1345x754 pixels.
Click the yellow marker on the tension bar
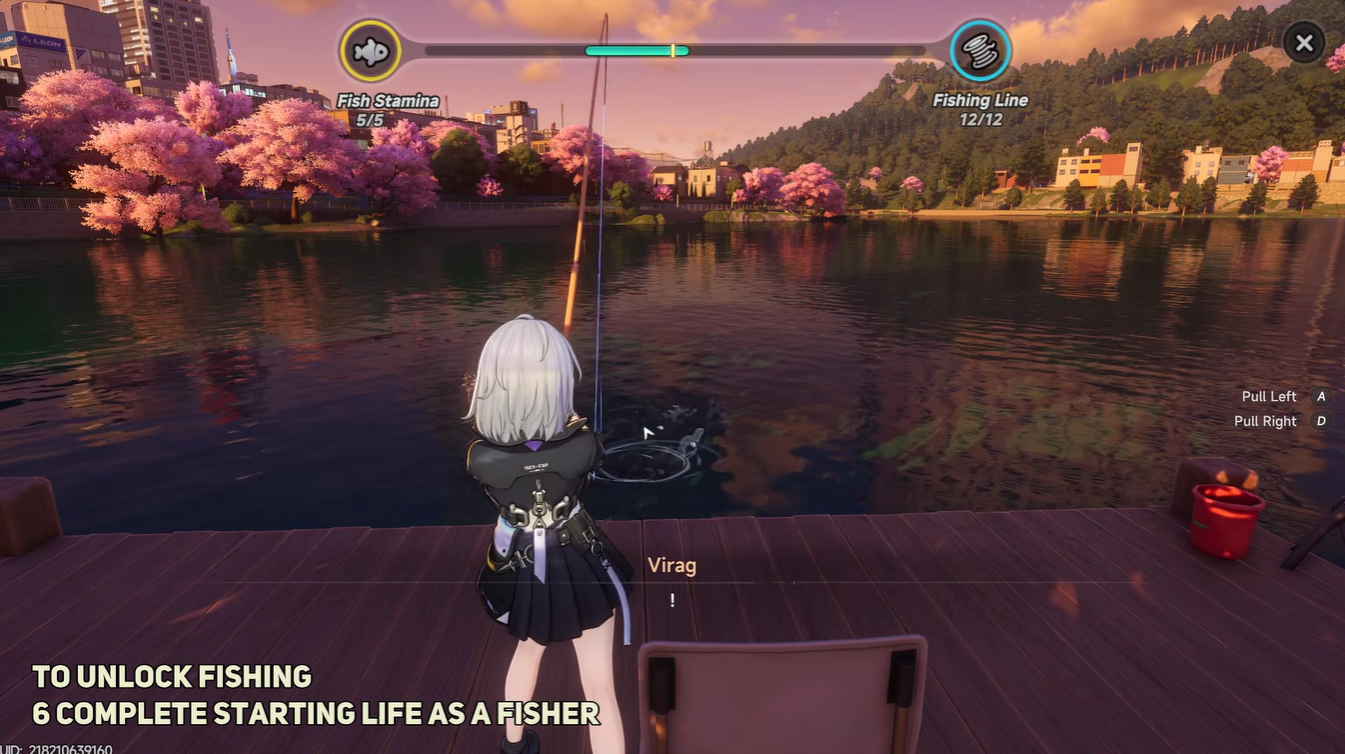(673, 48)
